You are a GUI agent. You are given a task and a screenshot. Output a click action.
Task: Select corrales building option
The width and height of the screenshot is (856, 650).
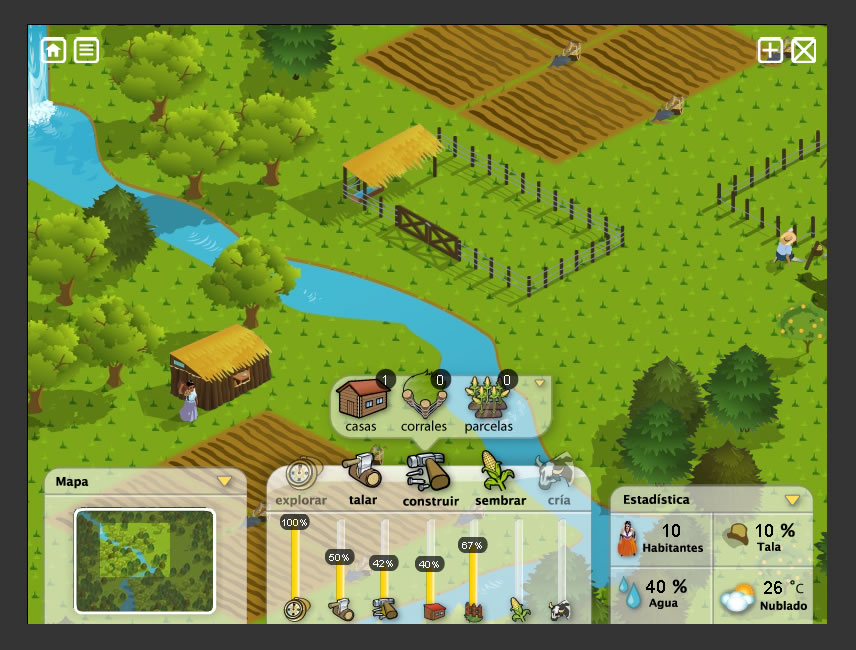[424, 405]
